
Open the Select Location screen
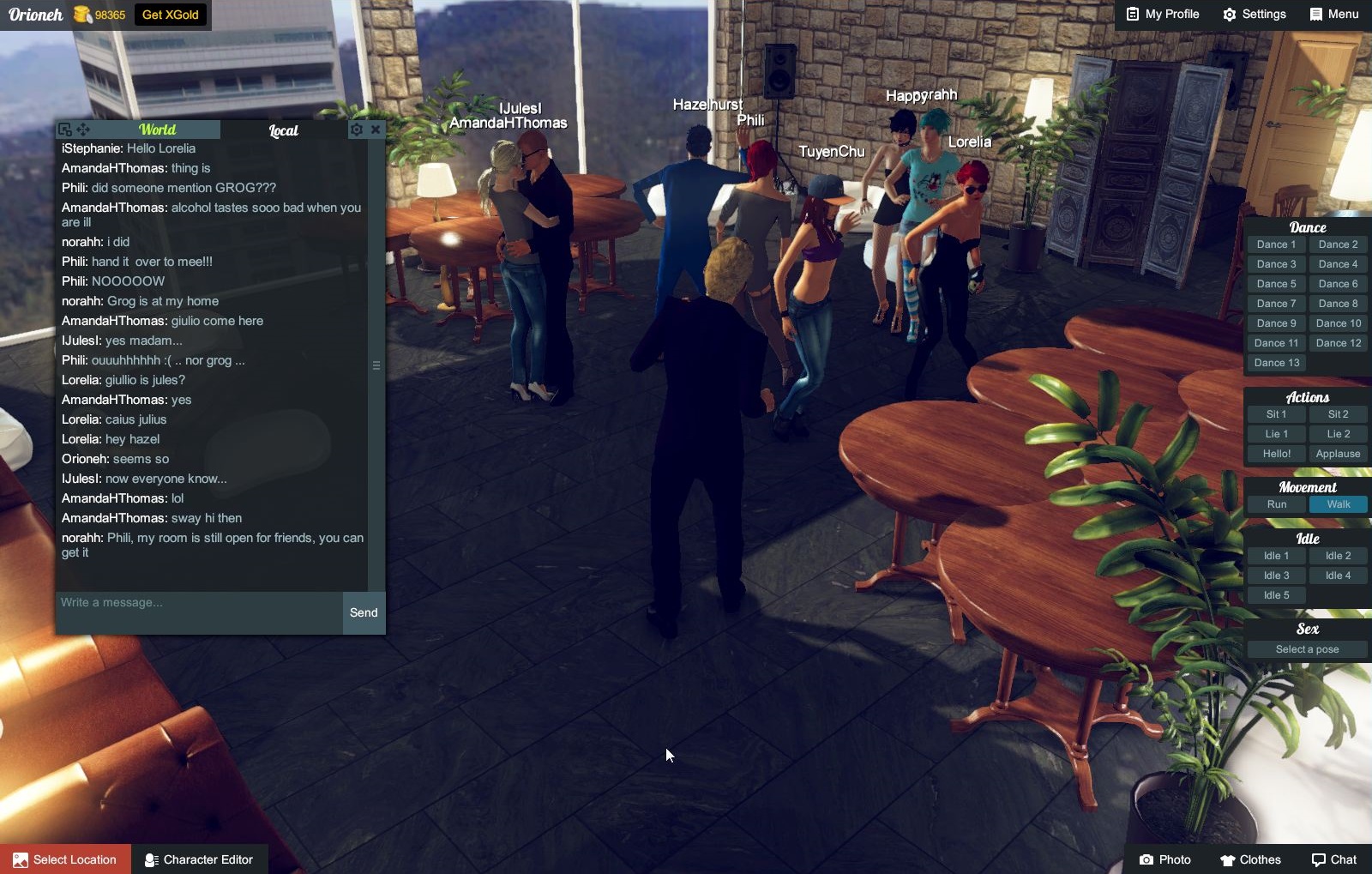65,859
